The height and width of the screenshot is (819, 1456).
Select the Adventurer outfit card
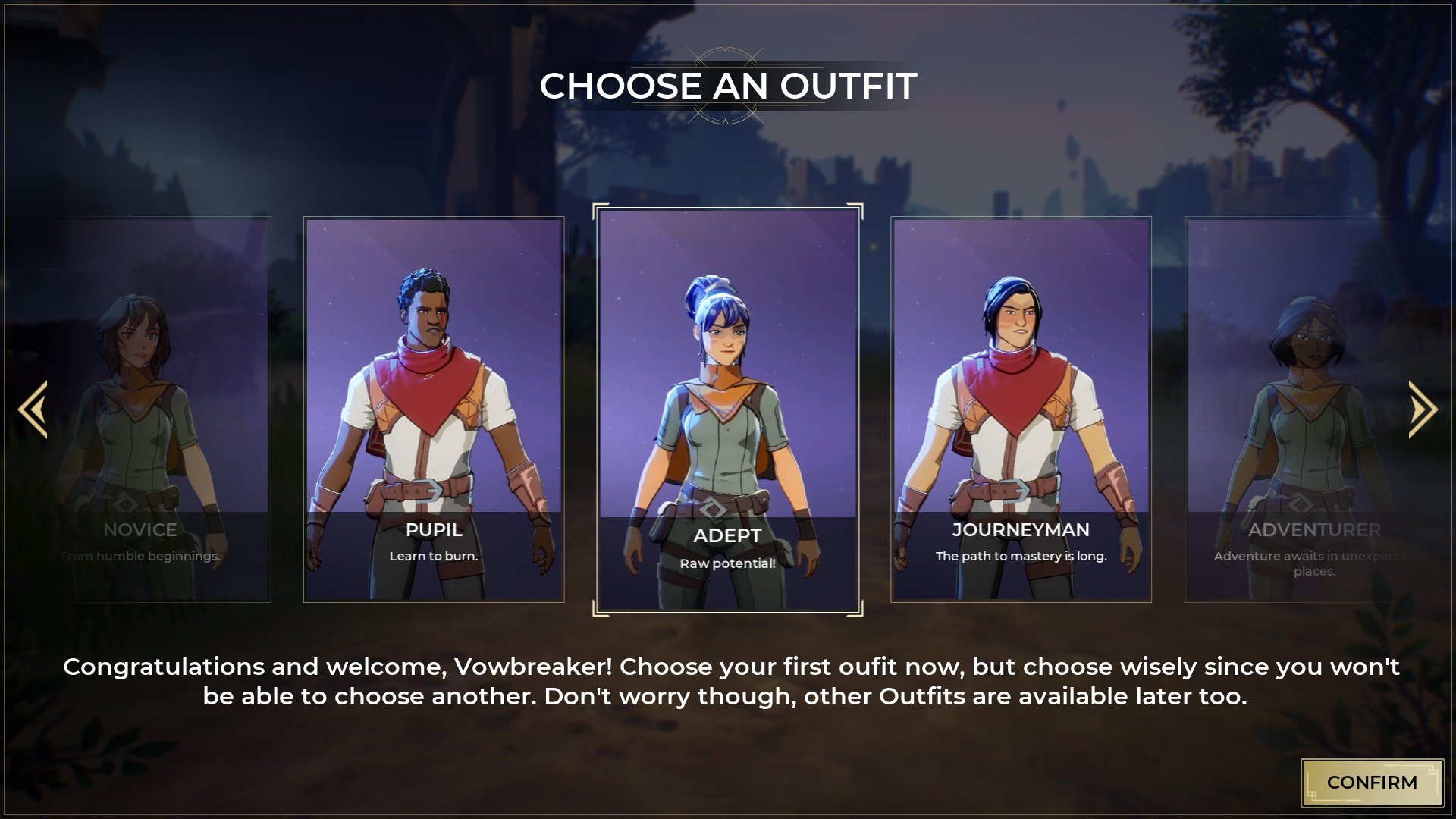(1297, 409)
